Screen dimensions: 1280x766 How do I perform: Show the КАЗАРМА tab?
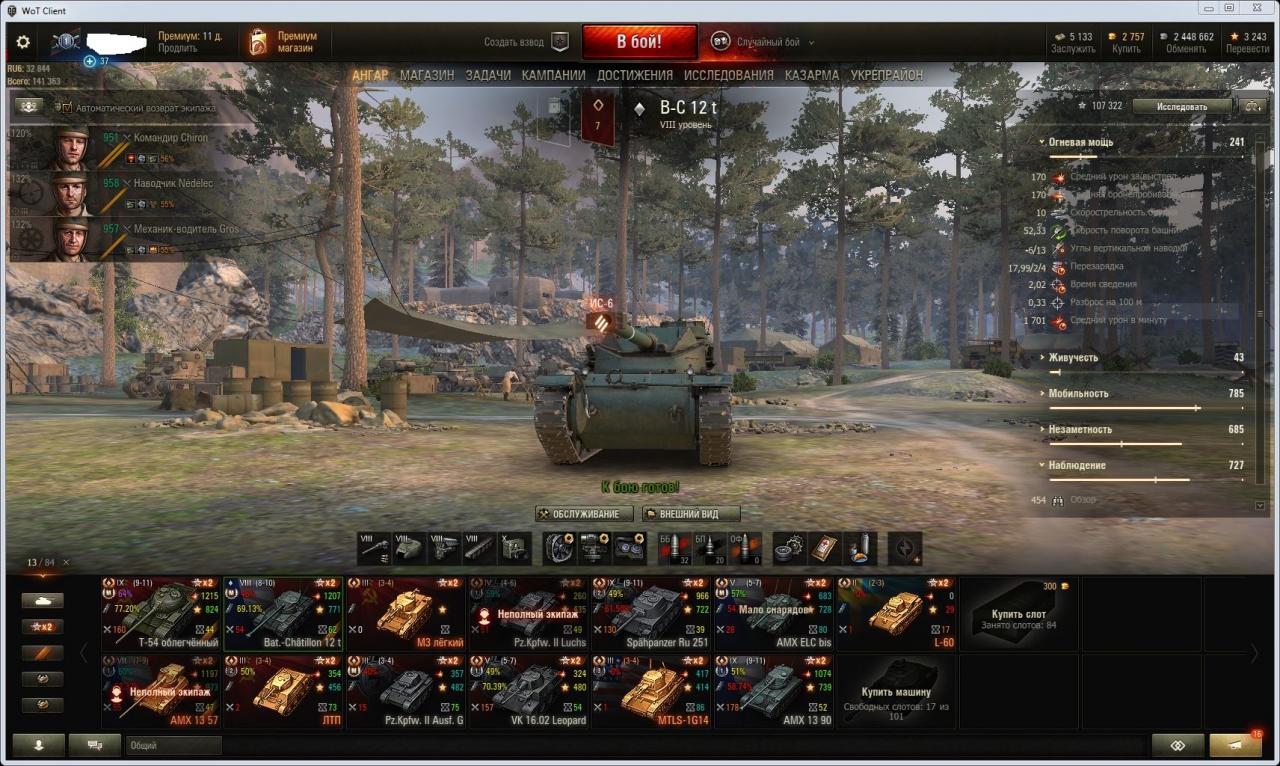coord(811,75)
